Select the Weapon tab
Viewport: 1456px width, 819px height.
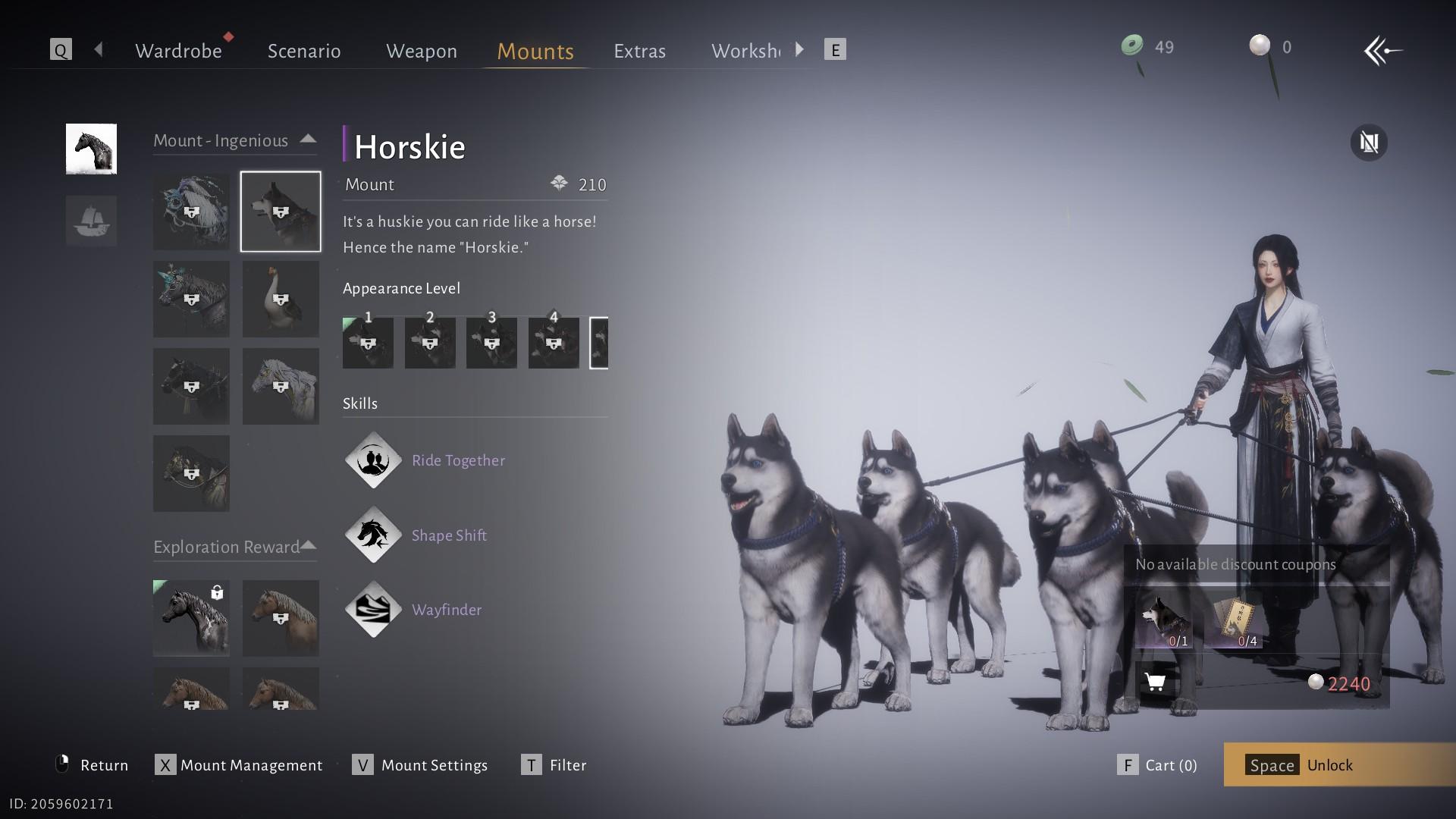tap(422, 51)
